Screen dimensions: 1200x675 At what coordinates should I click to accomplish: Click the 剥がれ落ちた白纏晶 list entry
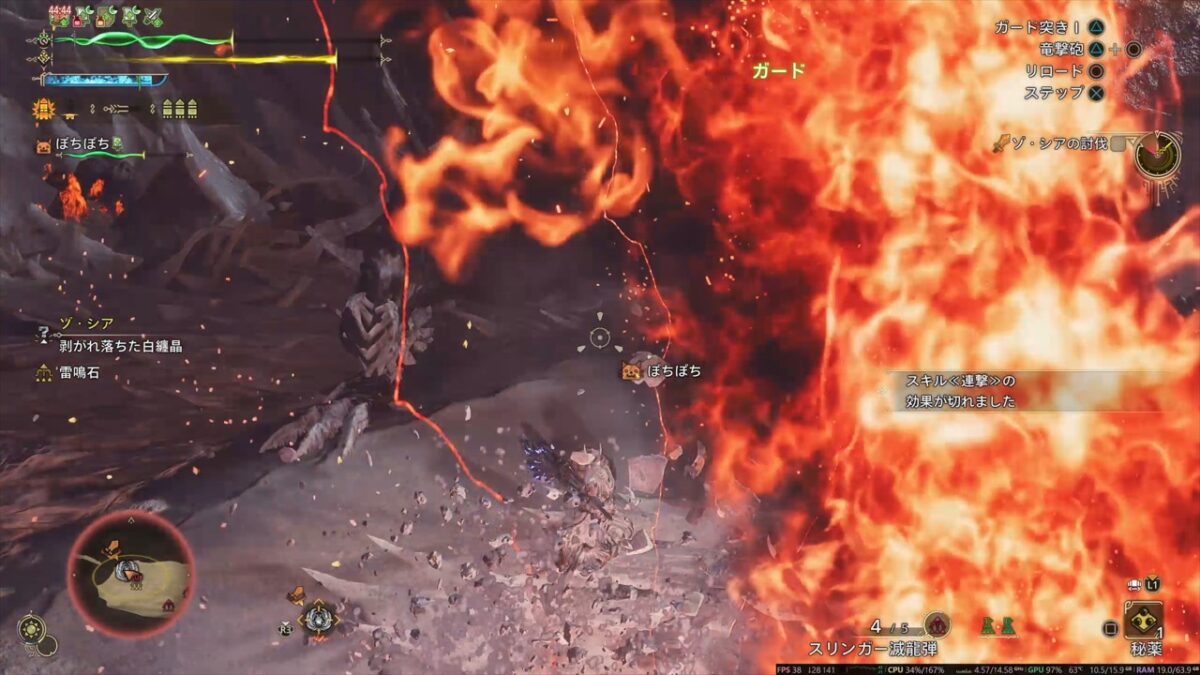pyautogui.click(x=120, y=346)
